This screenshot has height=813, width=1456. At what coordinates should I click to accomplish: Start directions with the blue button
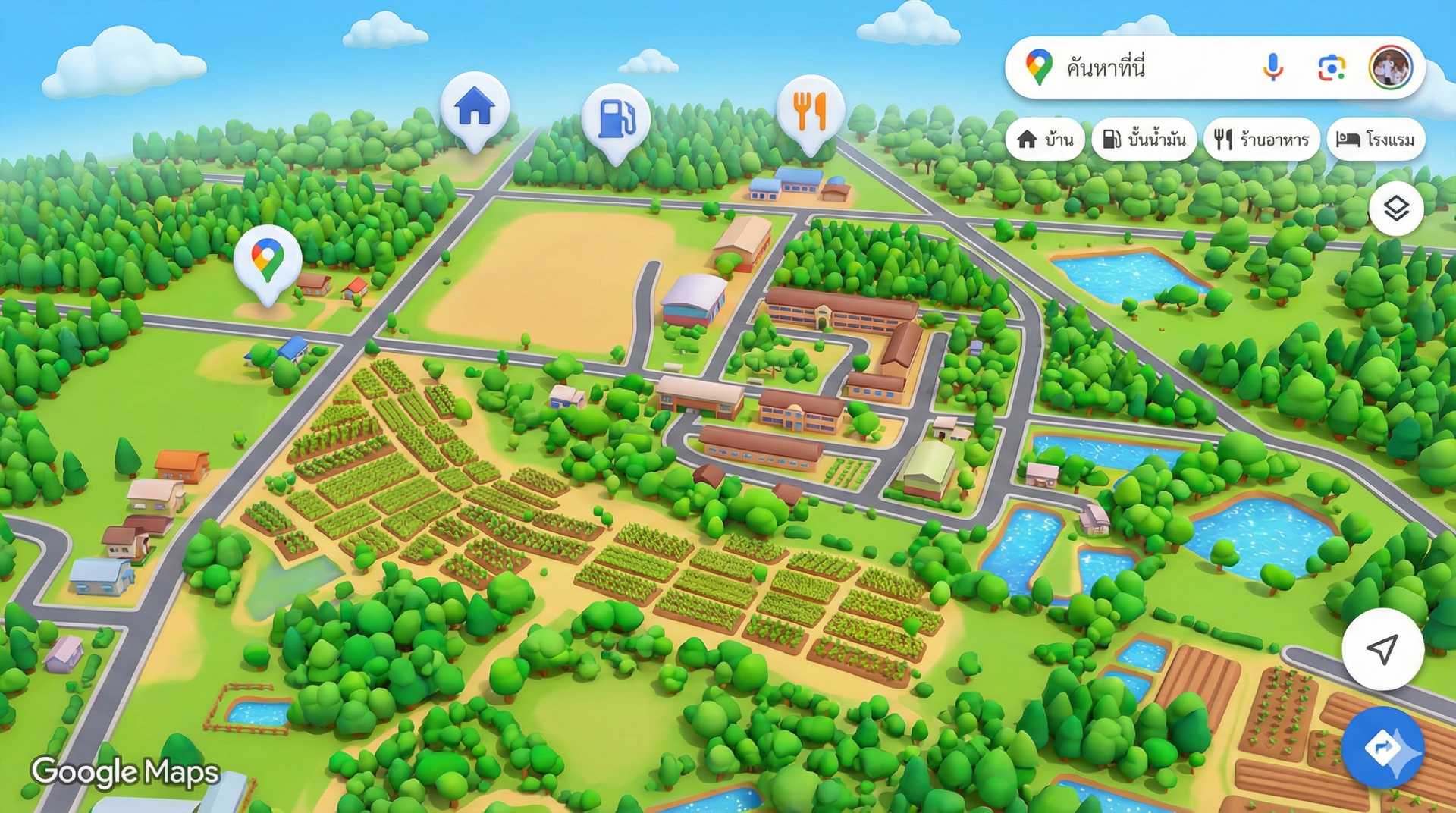(x=1382, y=748)
